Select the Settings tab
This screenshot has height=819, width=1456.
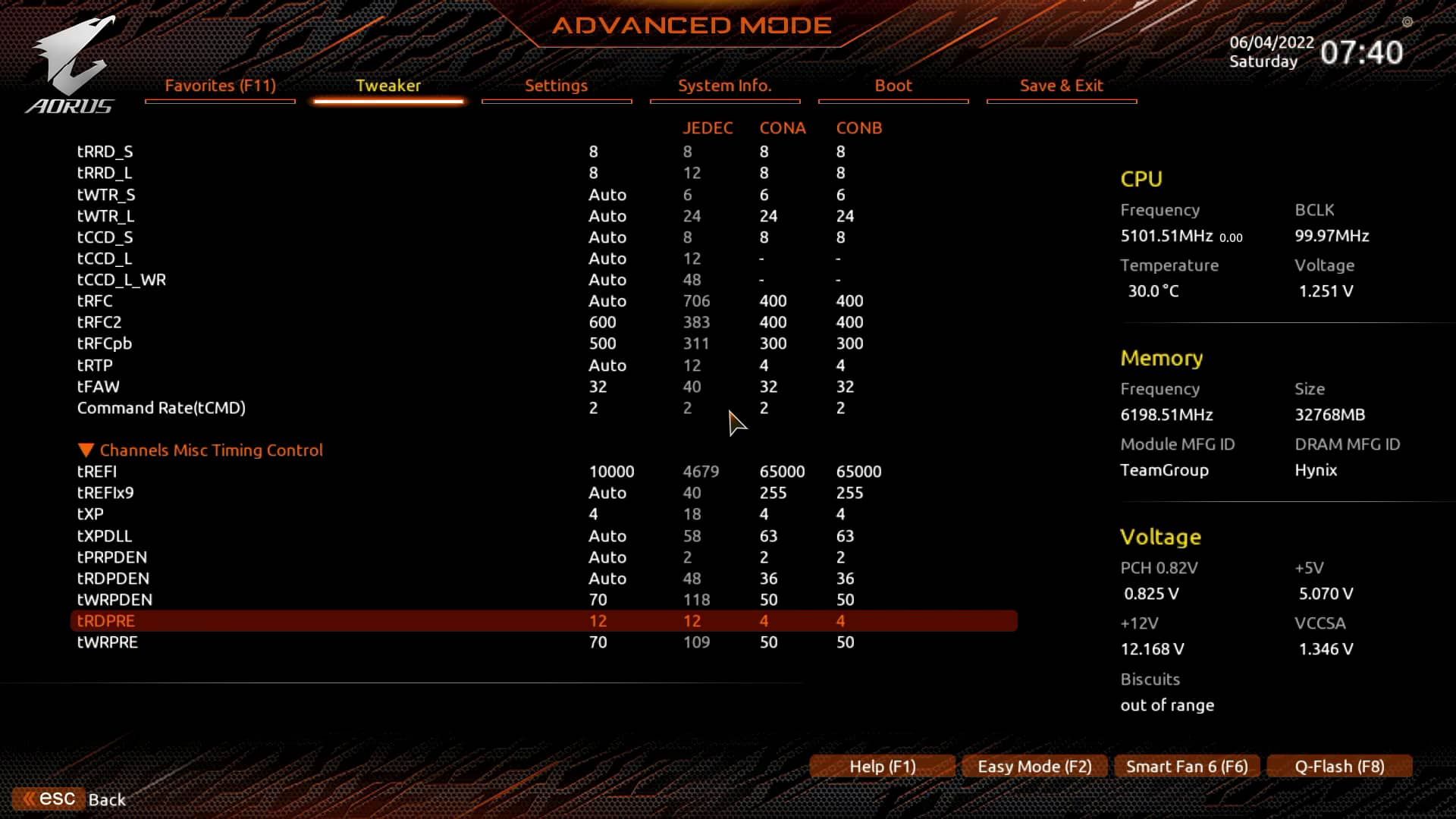(x=556, y=86)
